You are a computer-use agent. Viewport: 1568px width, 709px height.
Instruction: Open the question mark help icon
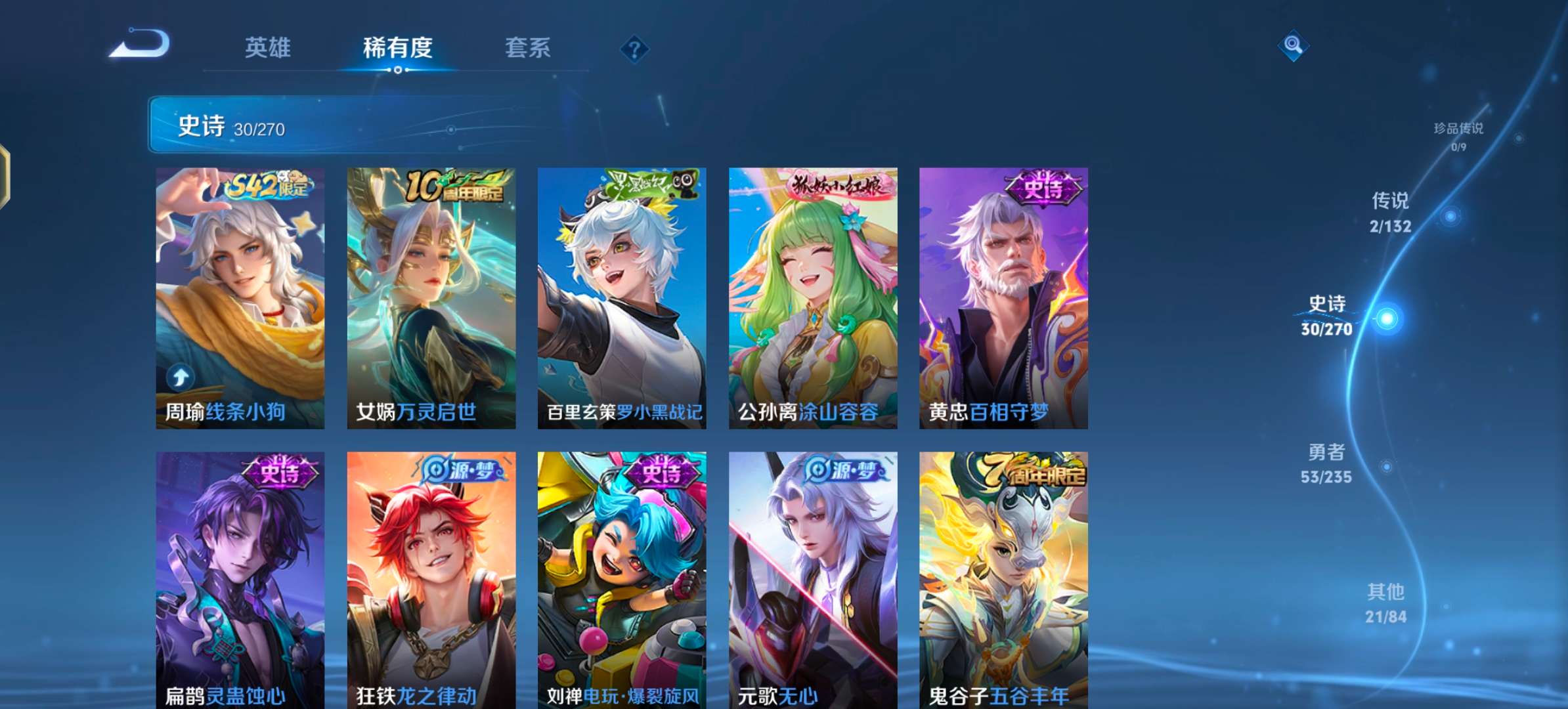click(x=634, y=49)
